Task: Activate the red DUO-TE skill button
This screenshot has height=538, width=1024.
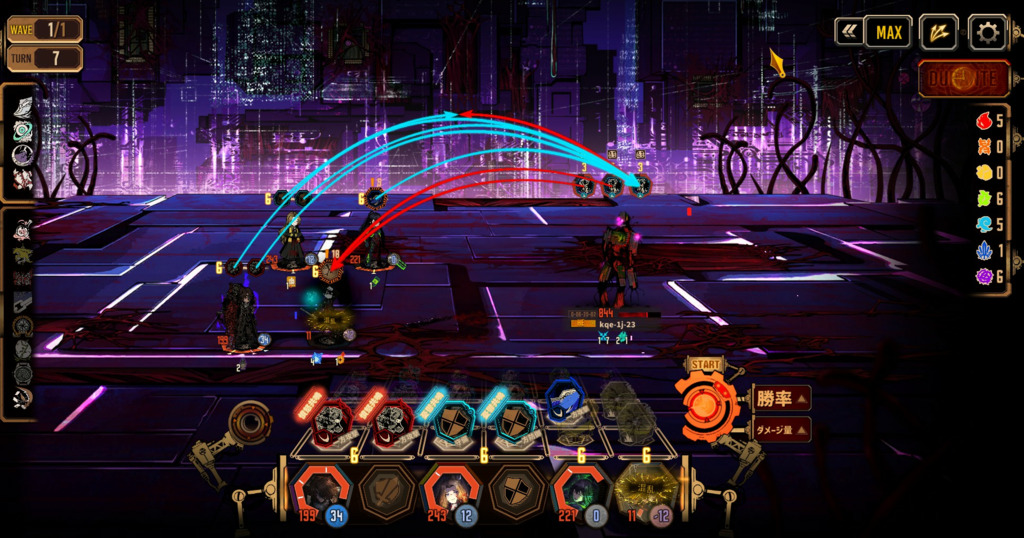Action: click(x=963, y=78)
